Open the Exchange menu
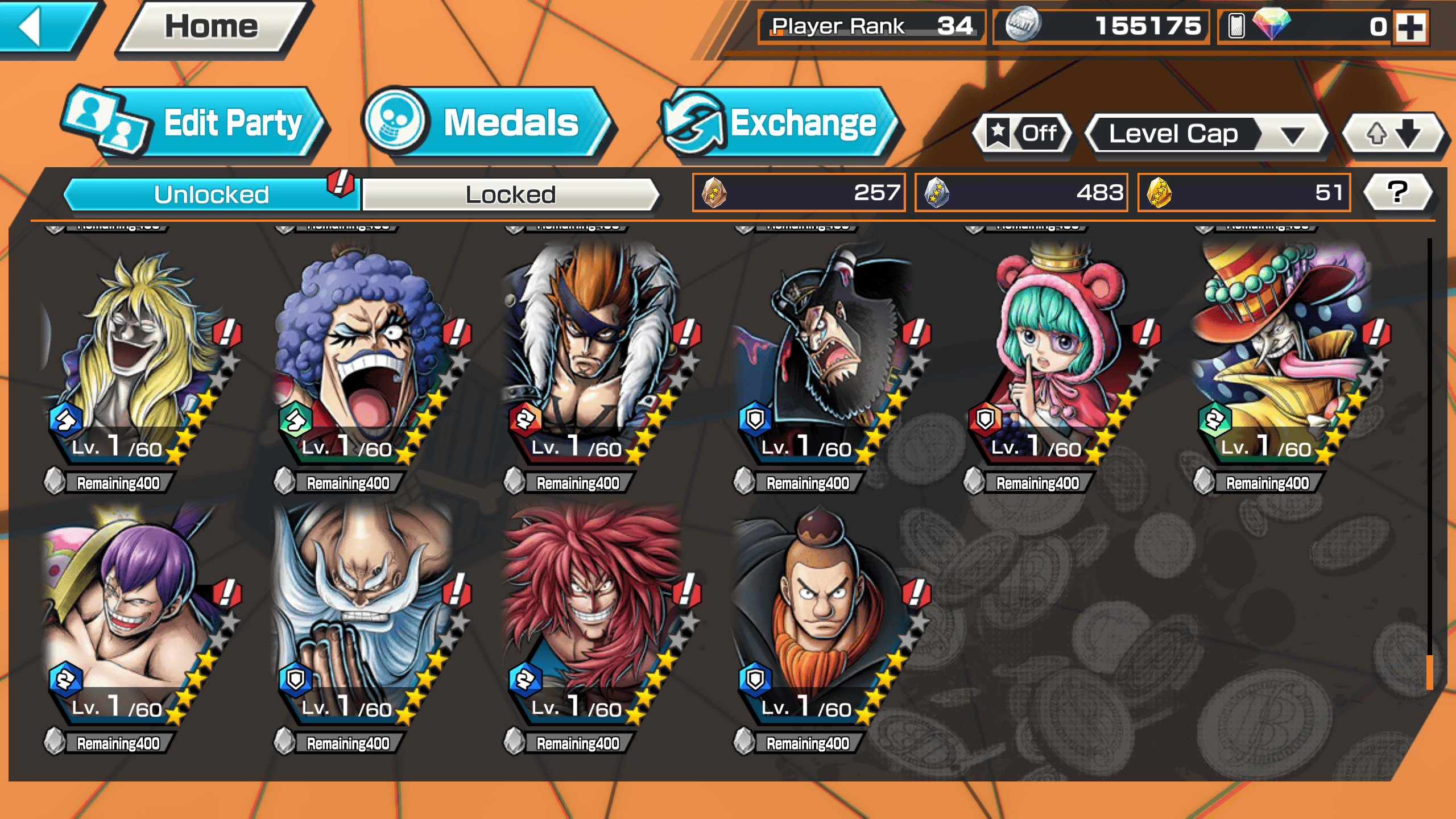This screenshot has height=819, width=1456. pyautogui.click(x=779, y=123)
